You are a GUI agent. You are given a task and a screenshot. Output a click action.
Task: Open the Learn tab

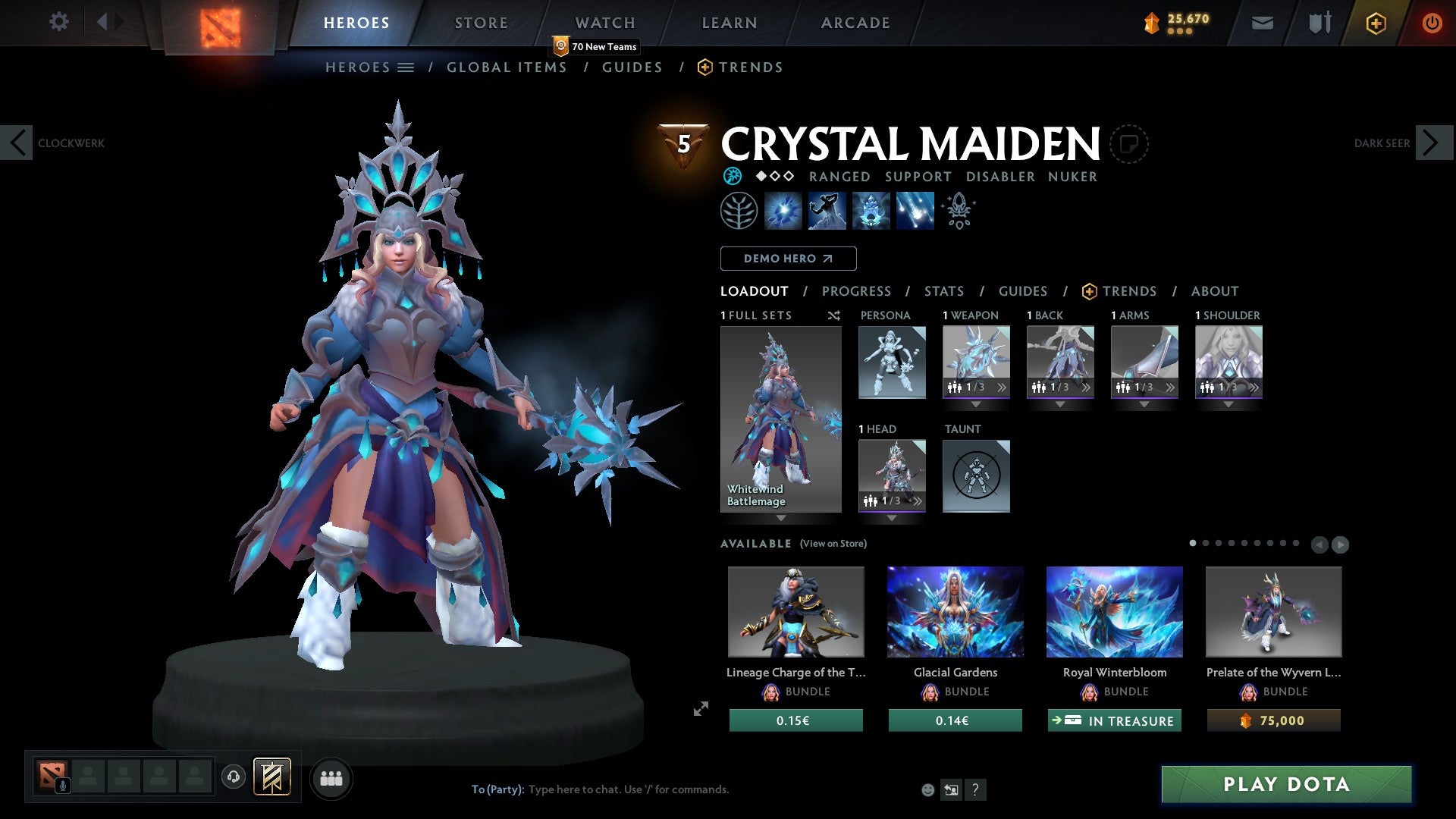[x=729, y=23]
